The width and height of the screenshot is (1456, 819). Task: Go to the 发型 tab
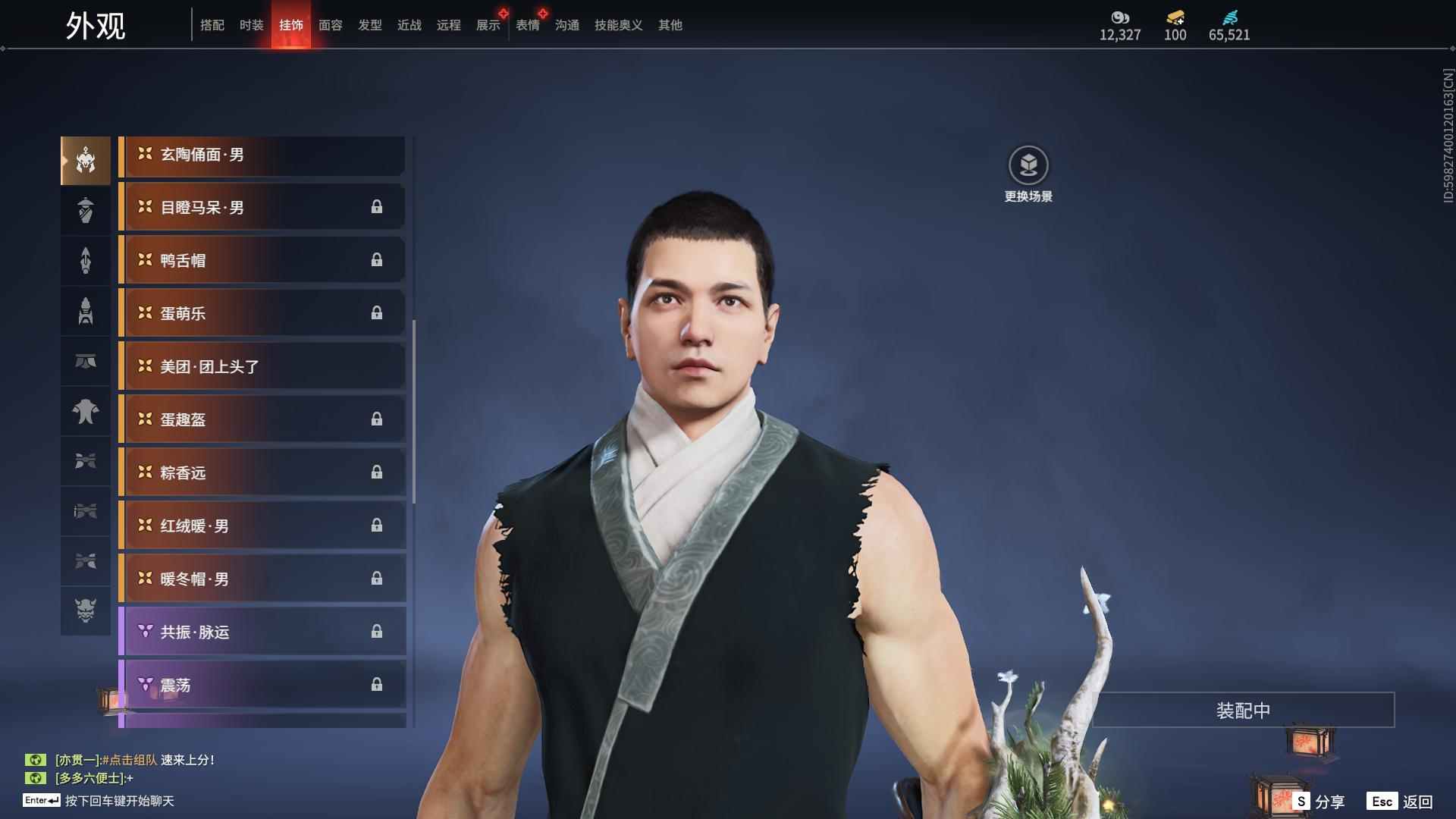(x=369, y=25)
